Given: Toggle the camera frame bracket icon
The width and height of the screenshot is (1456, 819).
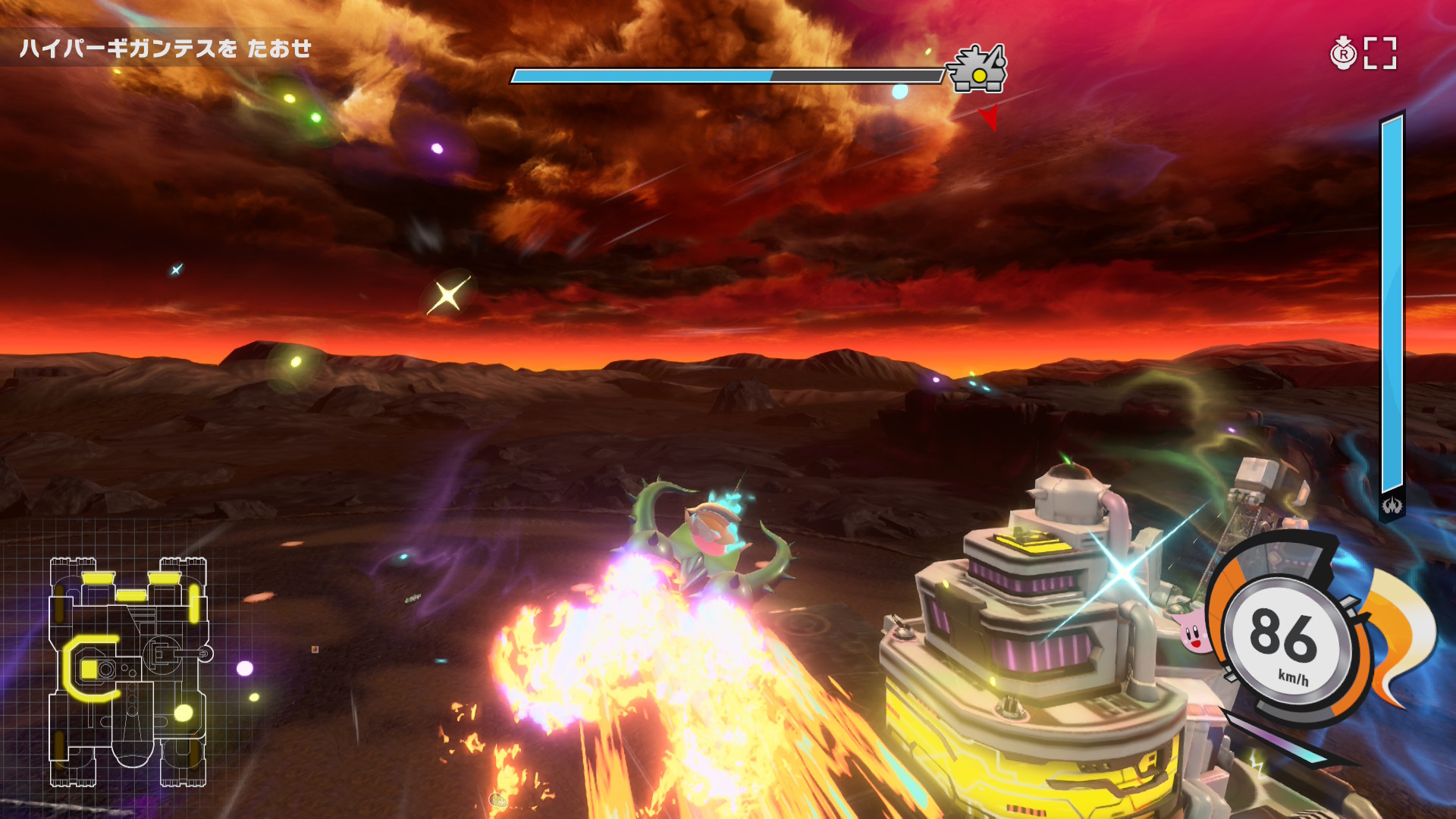Looking at the screenshot, I should 1380,53.
